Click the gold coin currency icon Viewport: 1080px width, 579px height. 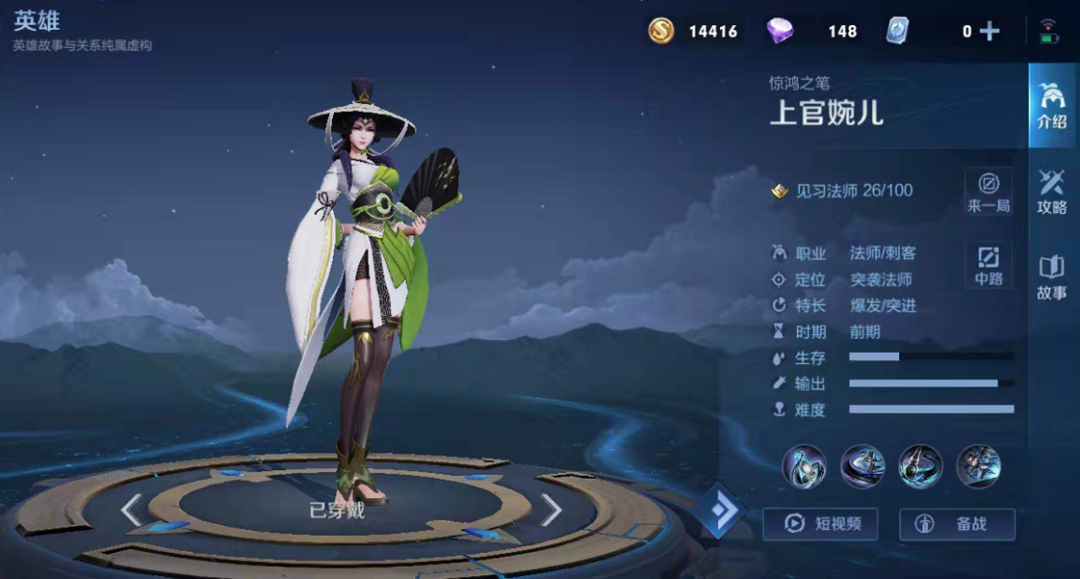click(x=661, y=31)
